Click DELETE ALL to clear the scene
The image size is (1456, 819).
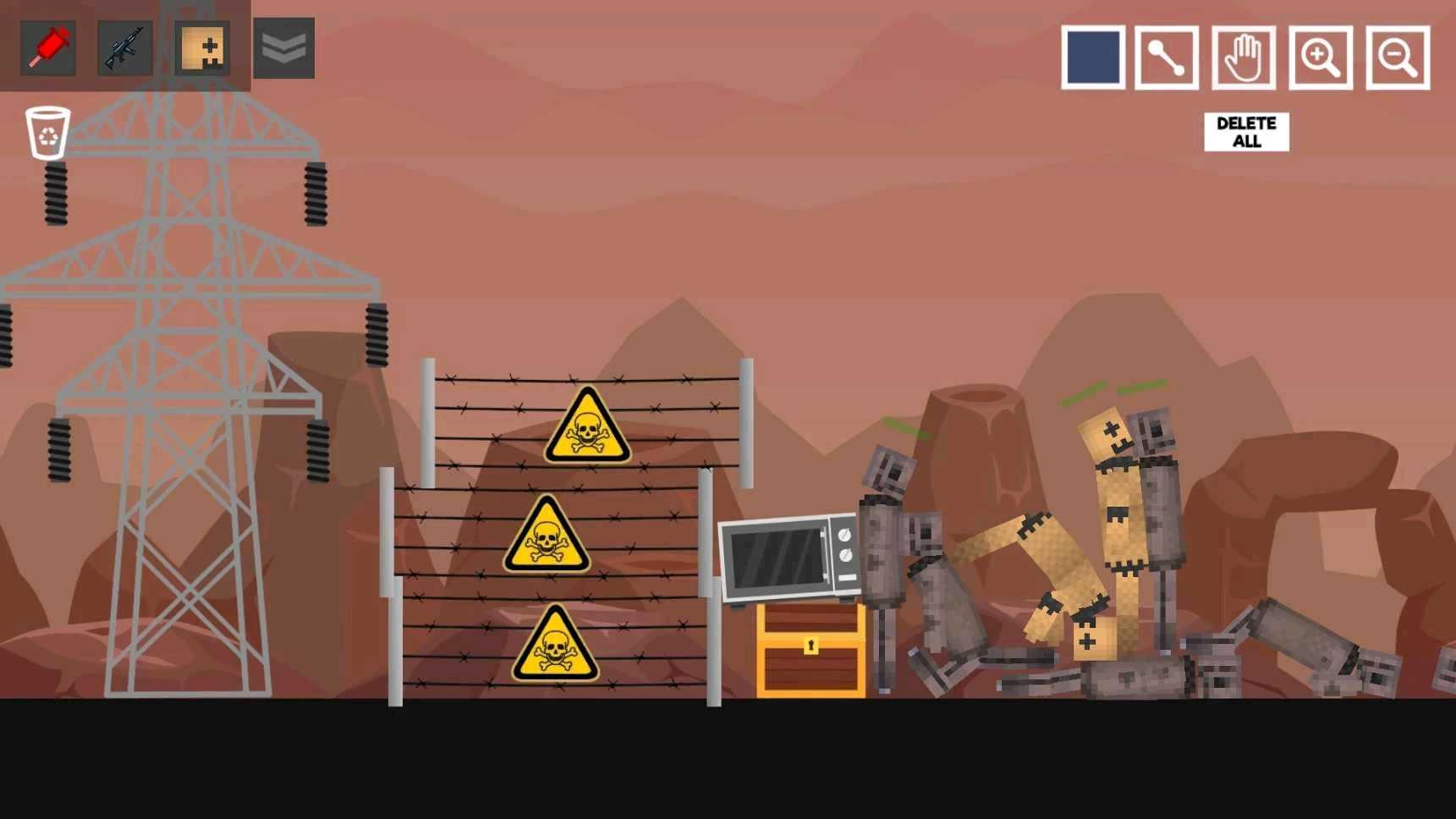point(1245,131)
